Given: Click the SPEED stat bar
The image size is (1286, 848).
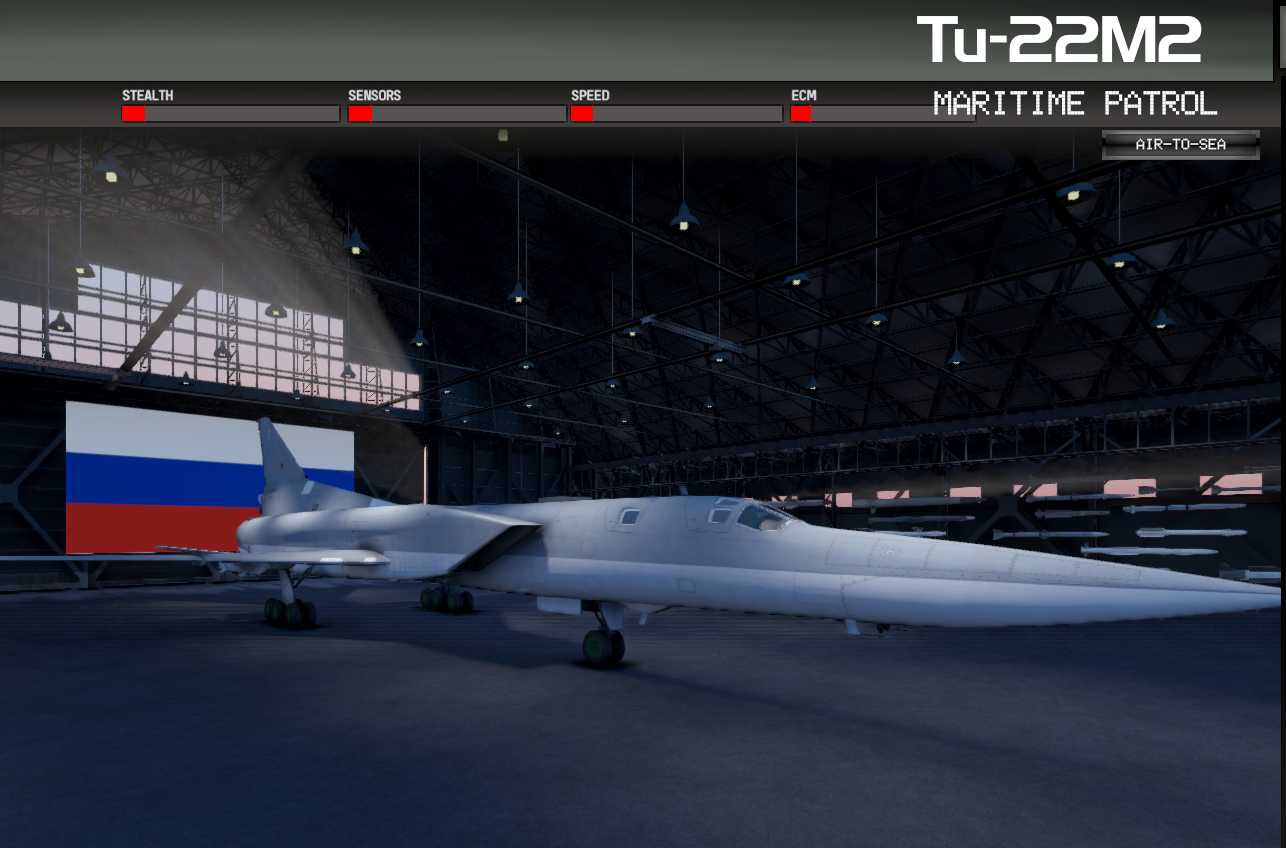Looking at the screenshot, I should coord(675,113).
